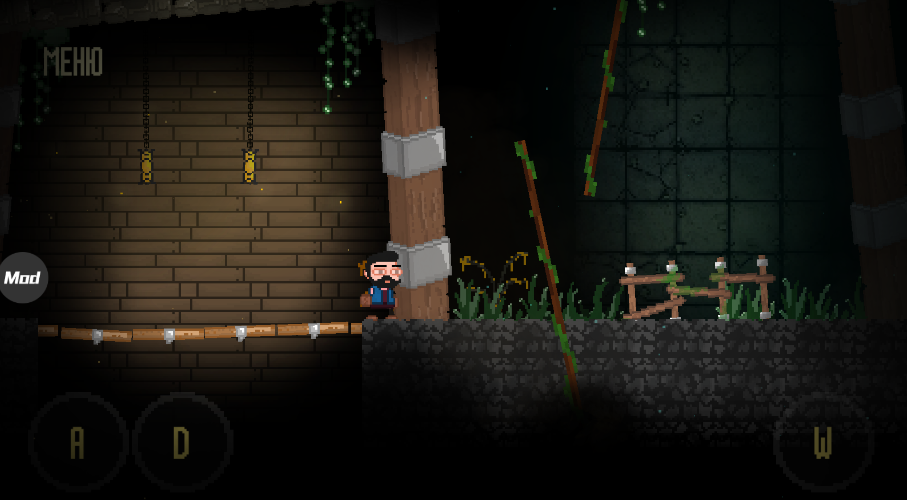Tap the D move-right button
The height and width of the screenshot is (500, 907).
pyautogui.click(x=182, y=442)
